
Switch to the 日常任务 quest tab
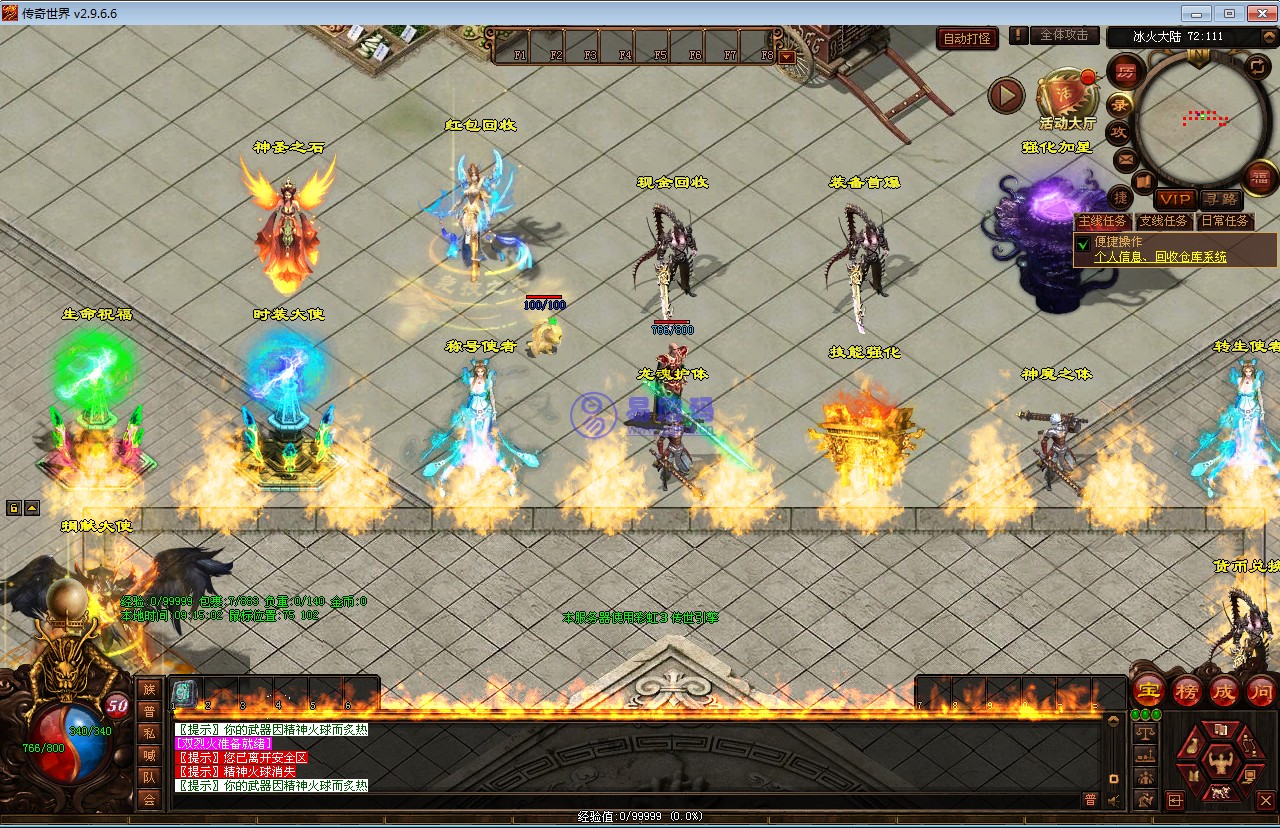(1225, 221)
